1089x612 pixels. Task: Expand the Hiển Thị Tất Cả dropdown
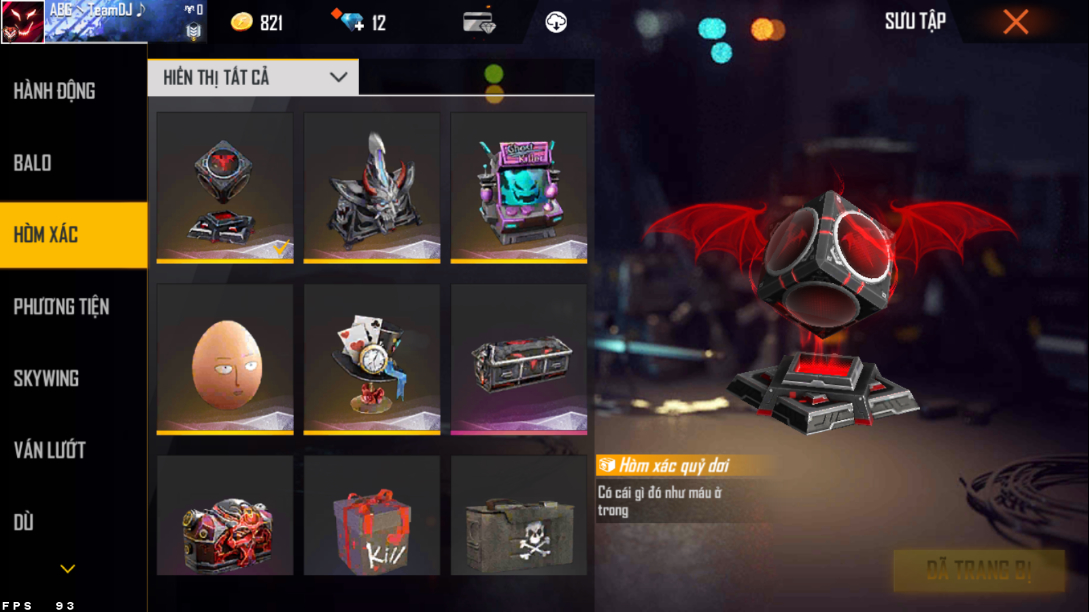(x=253, y=78)
